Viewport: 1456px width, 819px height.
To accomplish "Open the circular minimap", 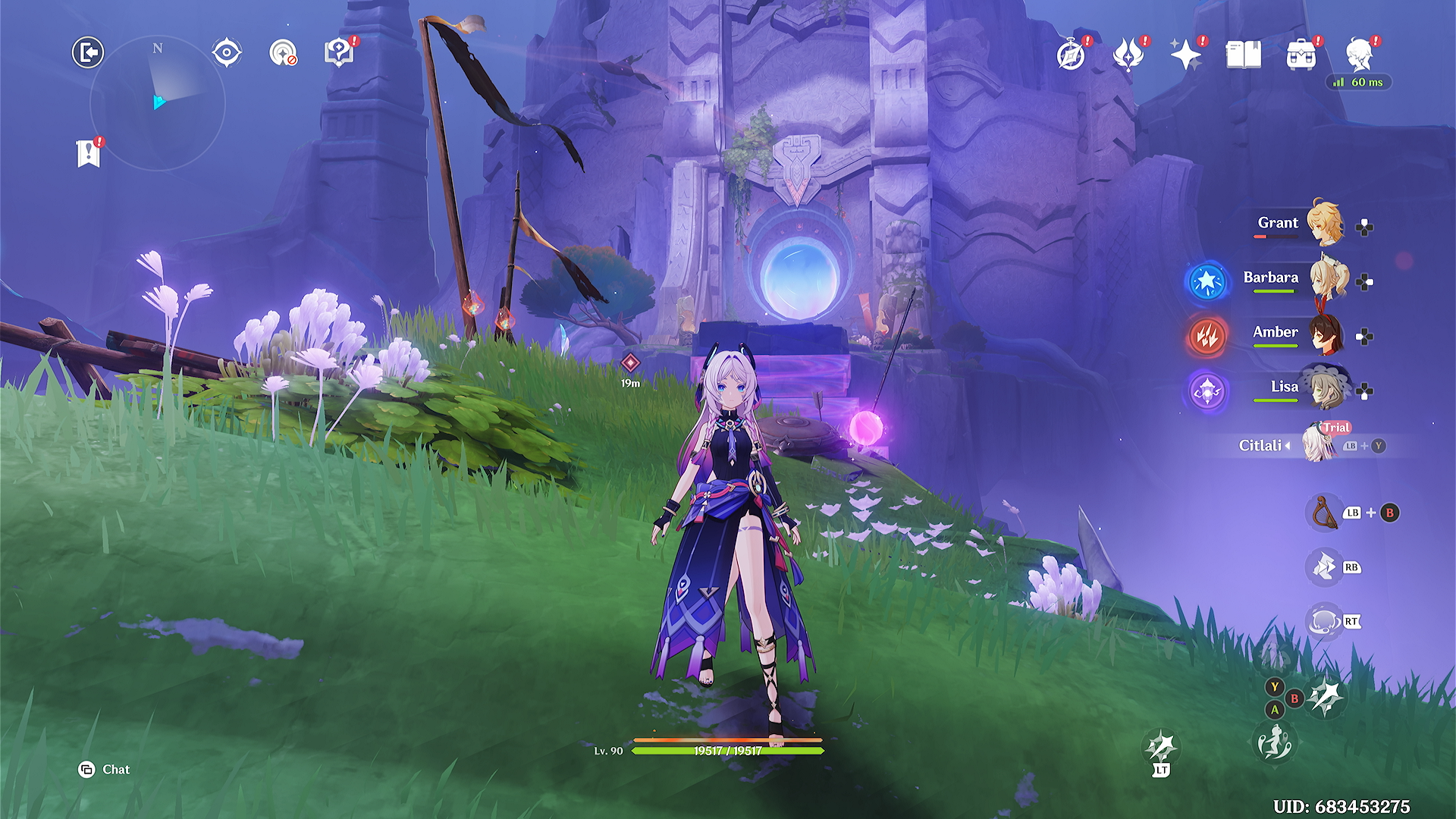I will (x=158, y=103).
